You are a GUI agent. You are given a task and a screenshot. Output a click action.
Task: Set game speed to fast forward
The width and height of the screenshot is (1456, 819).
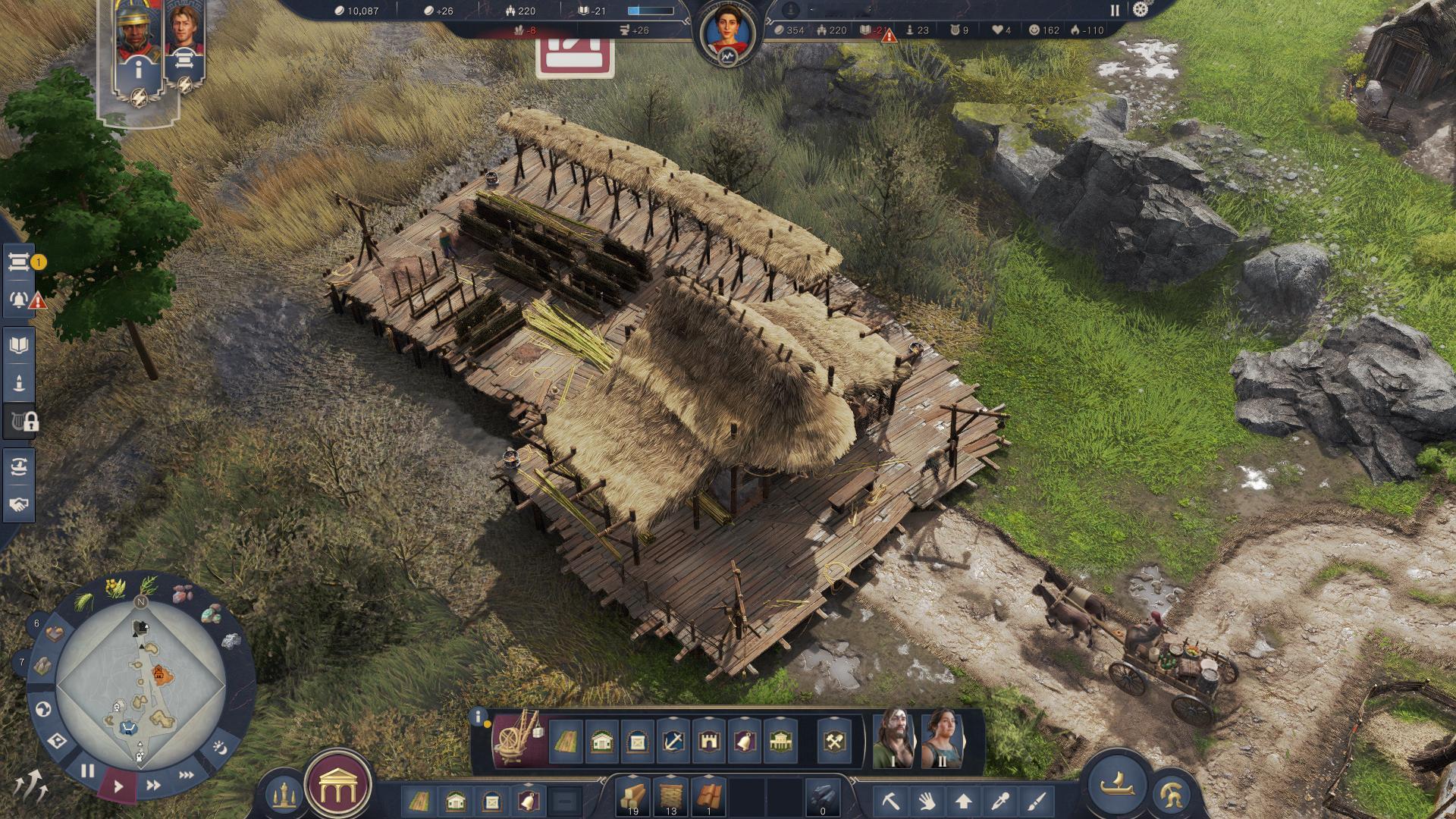pyautogui.click(x=153, y=786)
